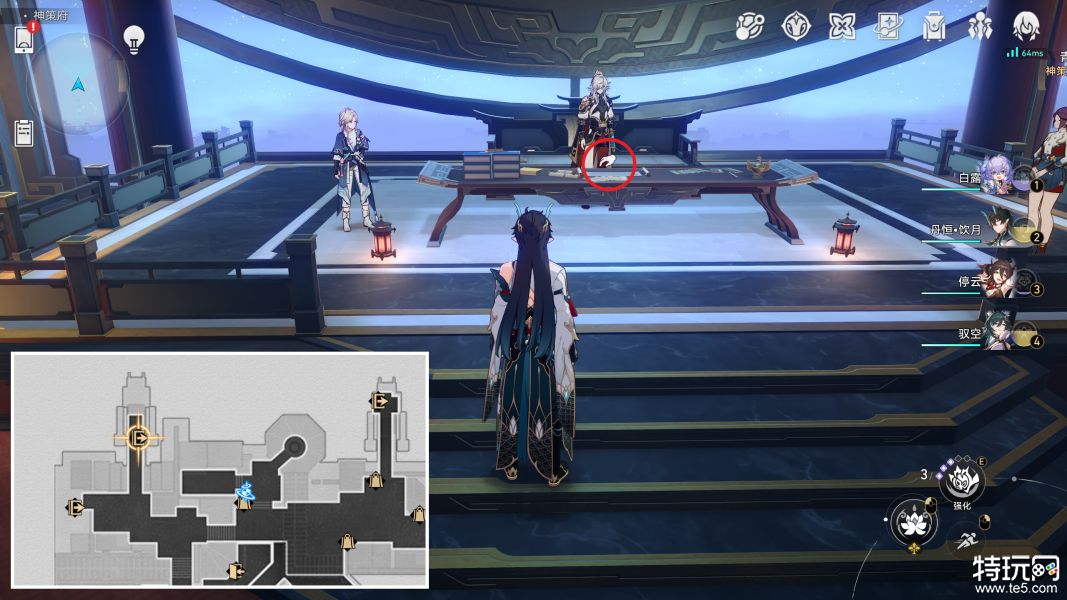Screen dimensions: 1067x600
Task: Switch to party member 停云
Action: [x=1000, y=281]
